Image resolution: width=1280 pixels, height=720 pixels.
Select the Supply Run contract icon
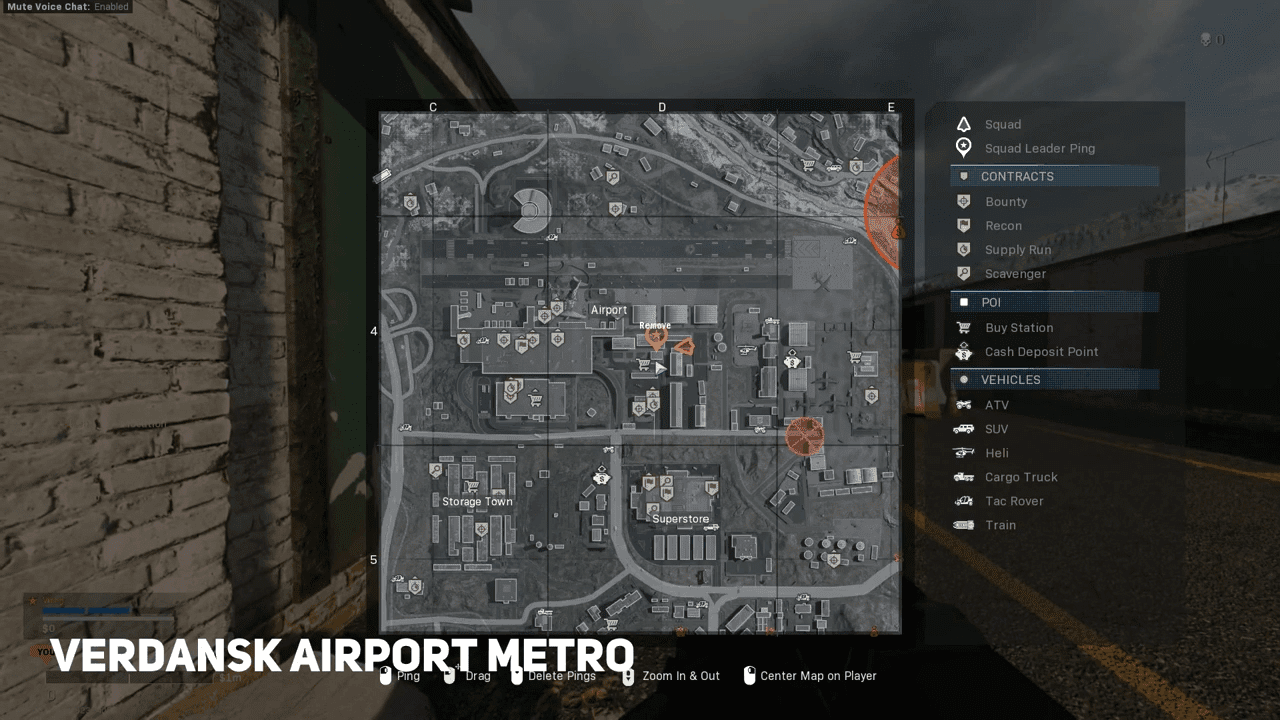[x=963, y=249]
